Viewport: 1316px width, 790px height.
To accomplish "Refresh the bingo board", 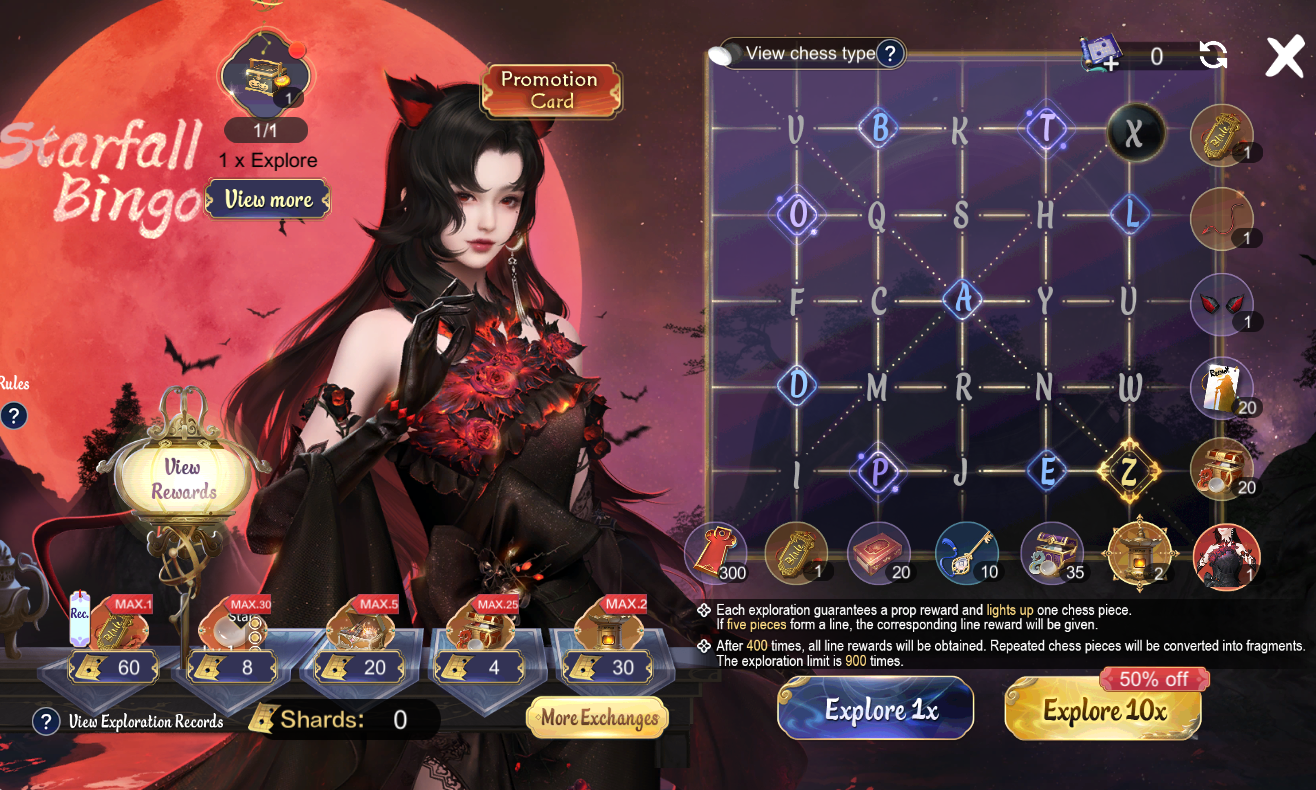I will (1213, 55).
